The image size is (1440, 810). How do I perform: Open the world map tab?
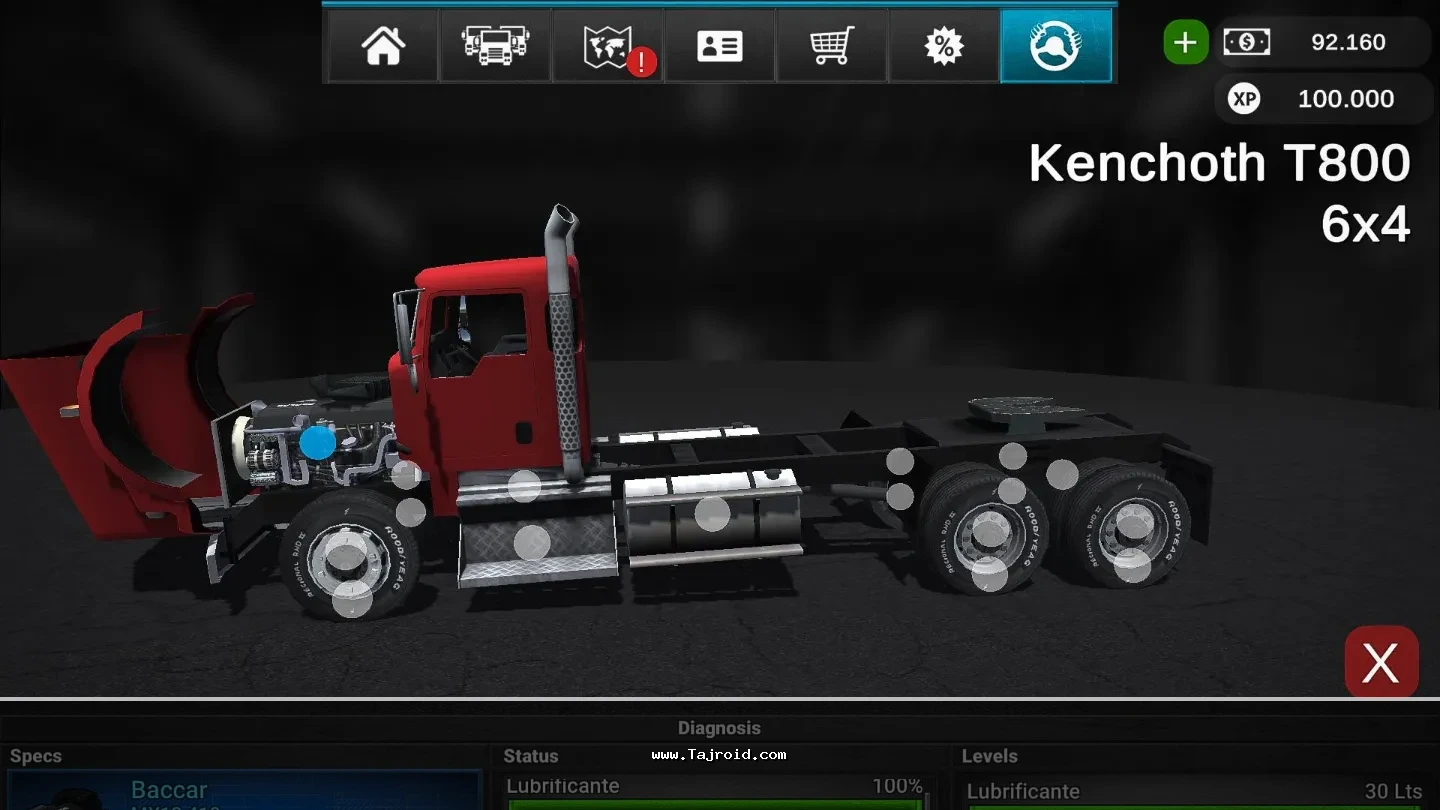point(608,46)
